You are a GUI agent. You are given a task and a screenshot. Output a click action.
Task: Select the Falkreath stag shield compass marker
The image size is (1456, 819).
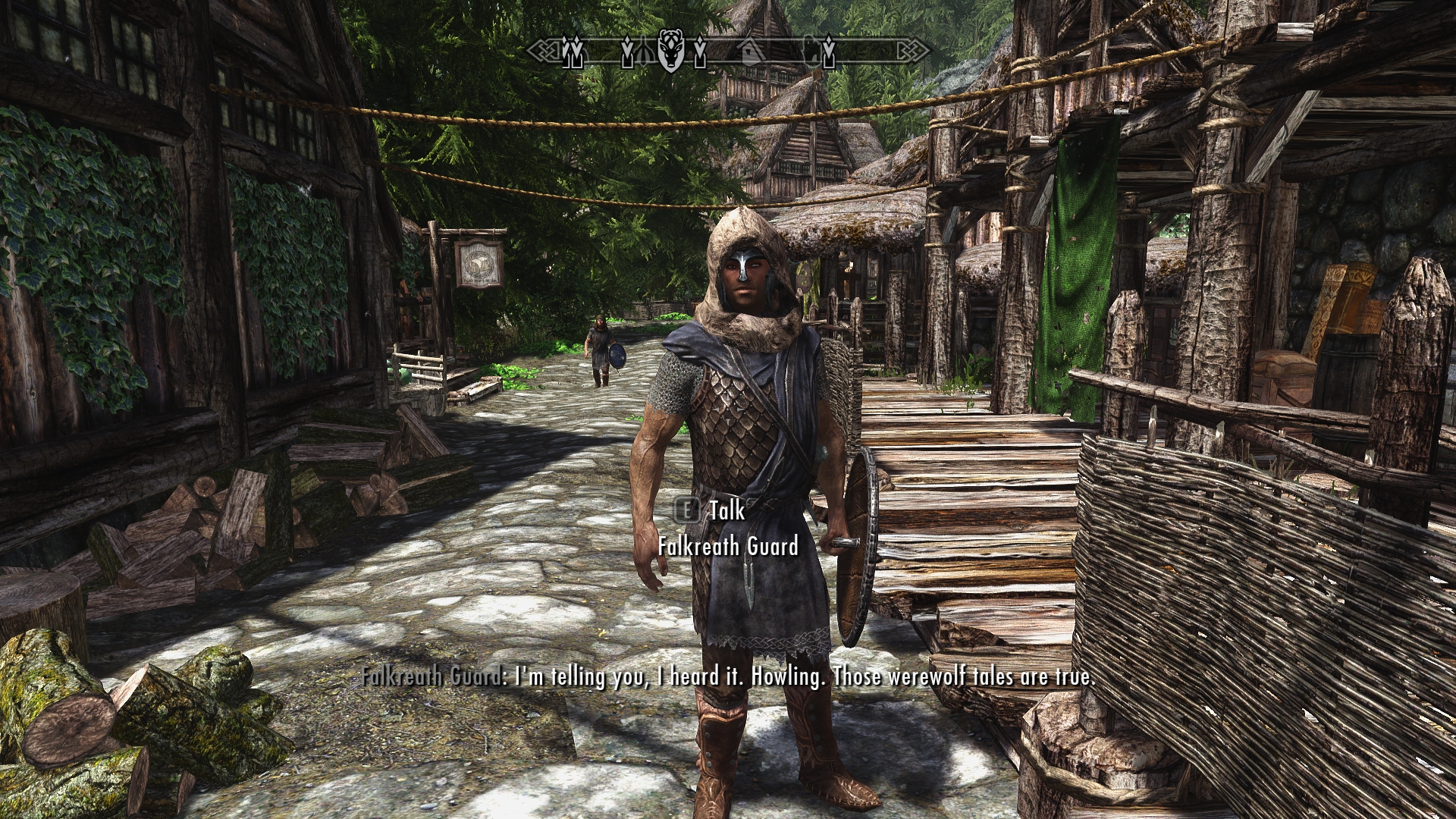[x=670, y=50]
